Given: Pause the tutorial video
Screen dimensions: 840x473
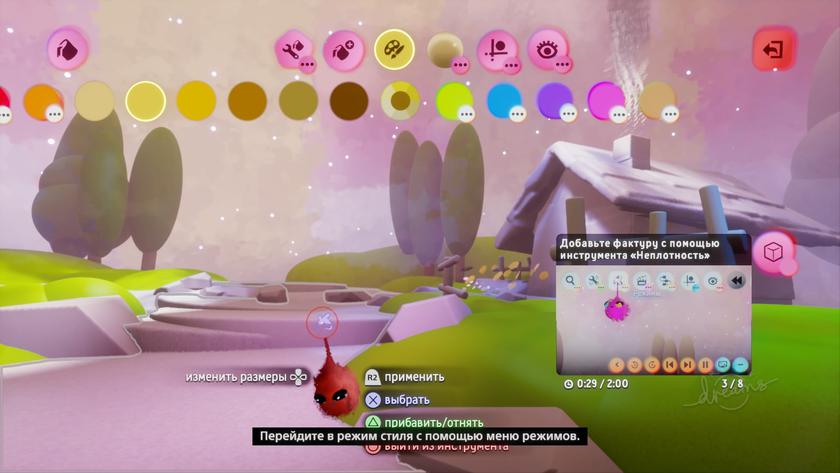Looking at the screenshot, I should coord(705,364).
